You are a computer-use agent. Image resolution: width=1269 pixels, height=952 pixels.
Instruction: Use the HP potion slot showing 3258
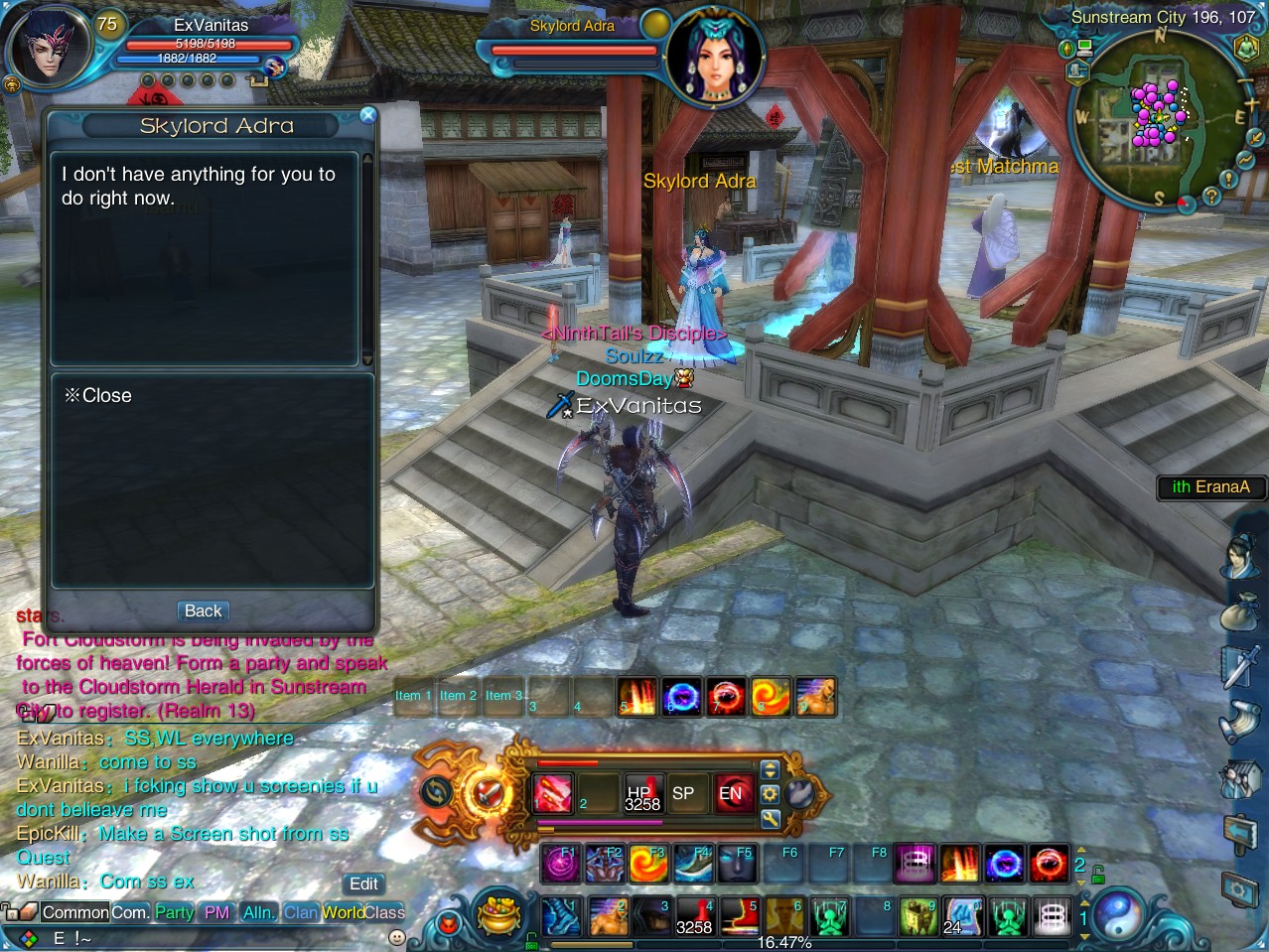[x=641, y=793]
